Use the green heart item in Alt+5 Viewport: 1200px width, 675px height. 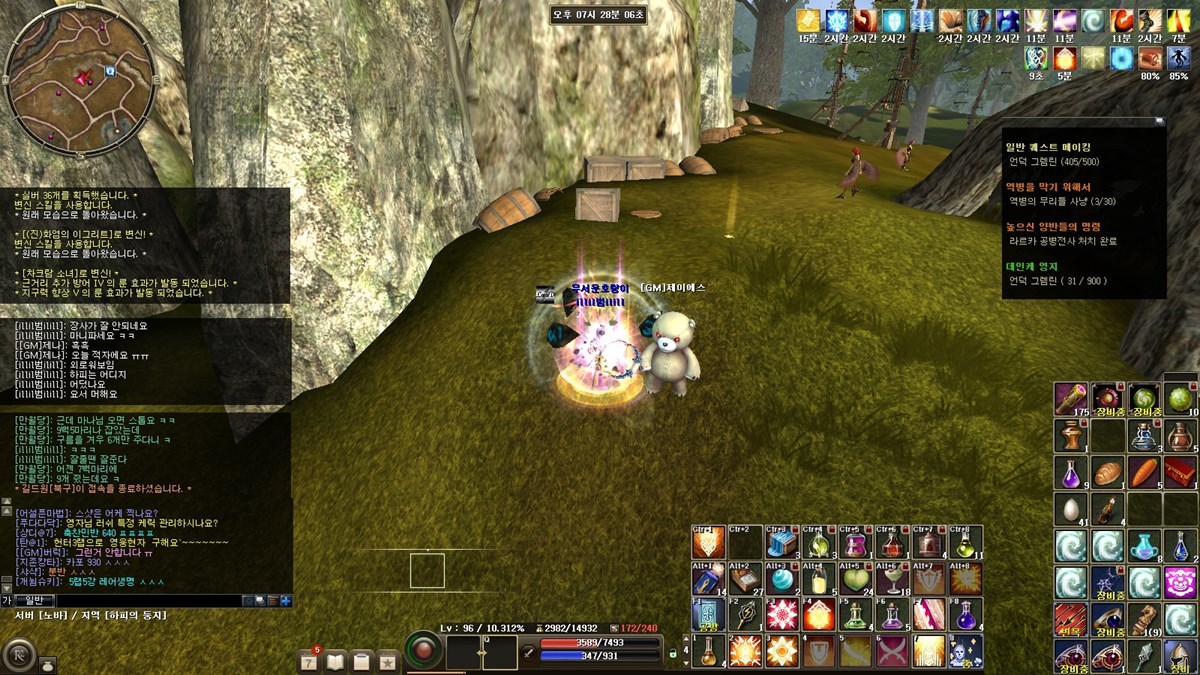[855, 579]
